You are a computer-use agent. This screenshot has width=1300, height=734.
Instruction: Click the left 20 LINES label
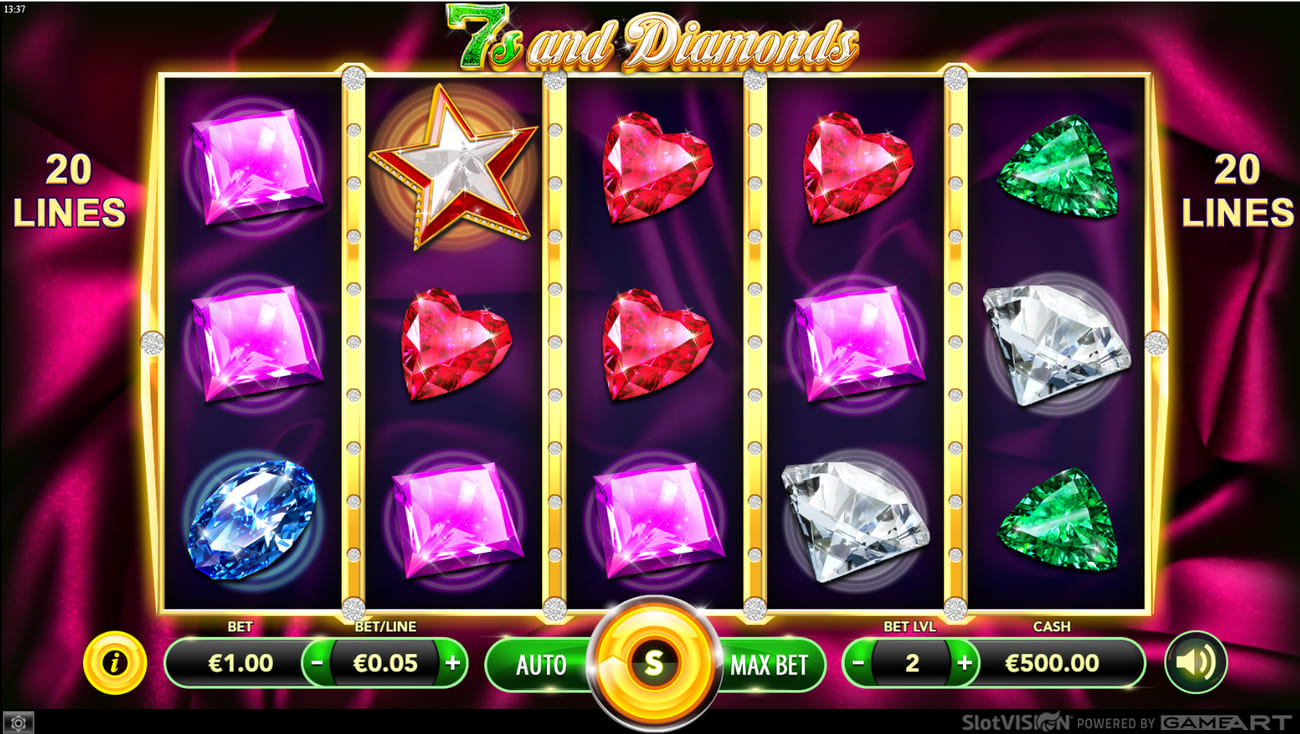(68, 192)
